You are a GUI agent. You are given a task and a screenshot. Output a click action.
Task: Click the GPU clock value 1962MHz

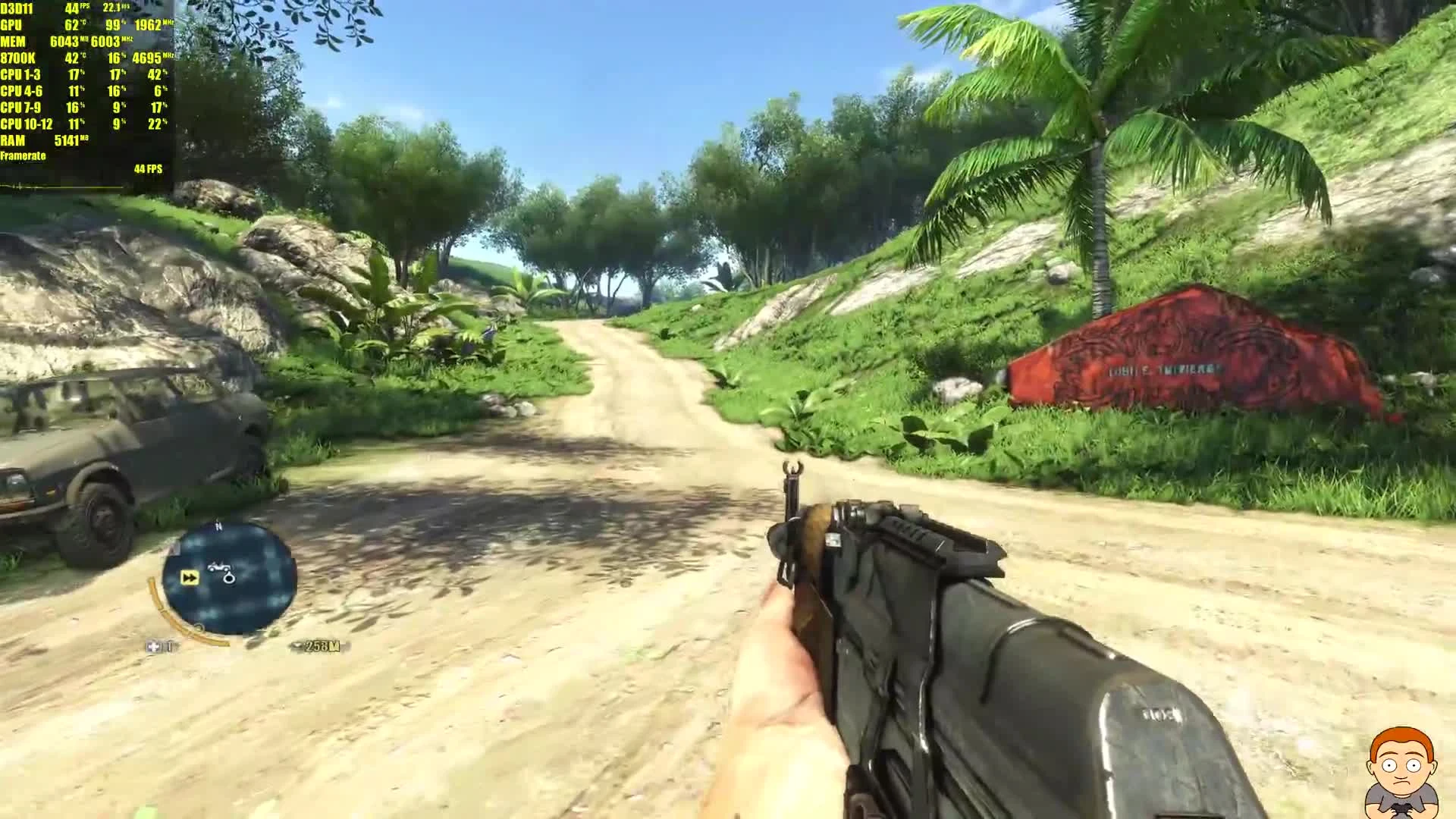pyautogui.click(x=148, y=25)
